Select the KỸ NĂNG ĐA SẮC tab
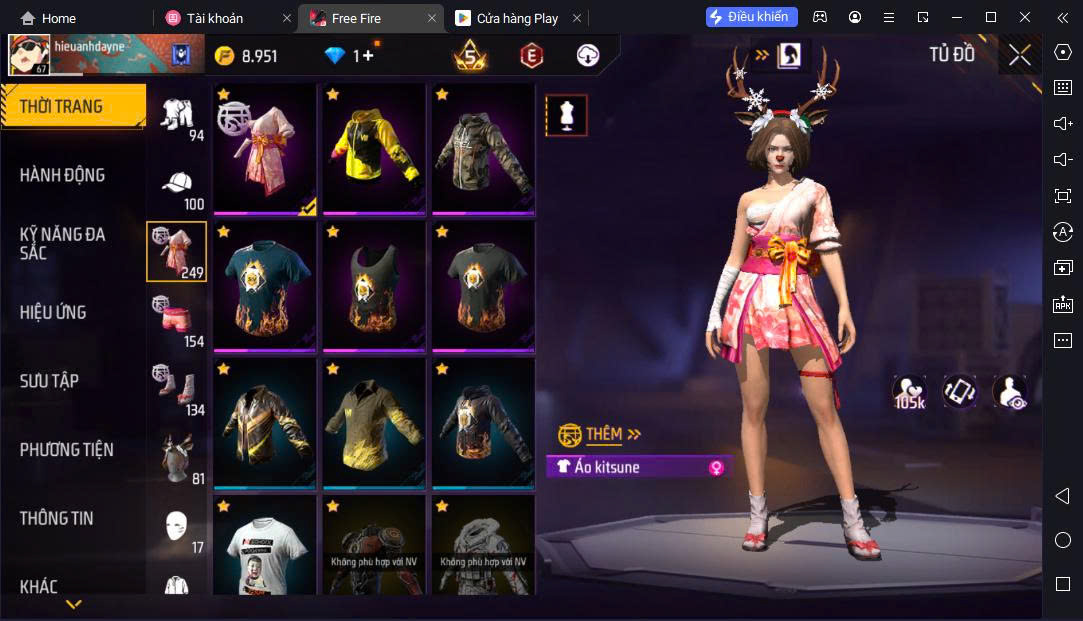 62,243
